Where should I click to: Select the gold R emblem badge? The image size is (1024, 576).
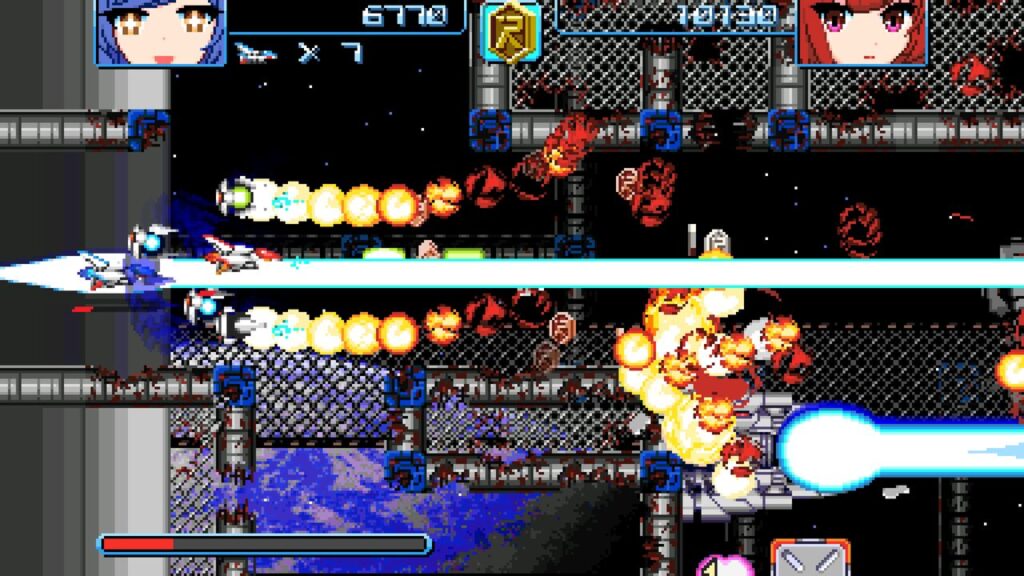click(x=512, y=32)
